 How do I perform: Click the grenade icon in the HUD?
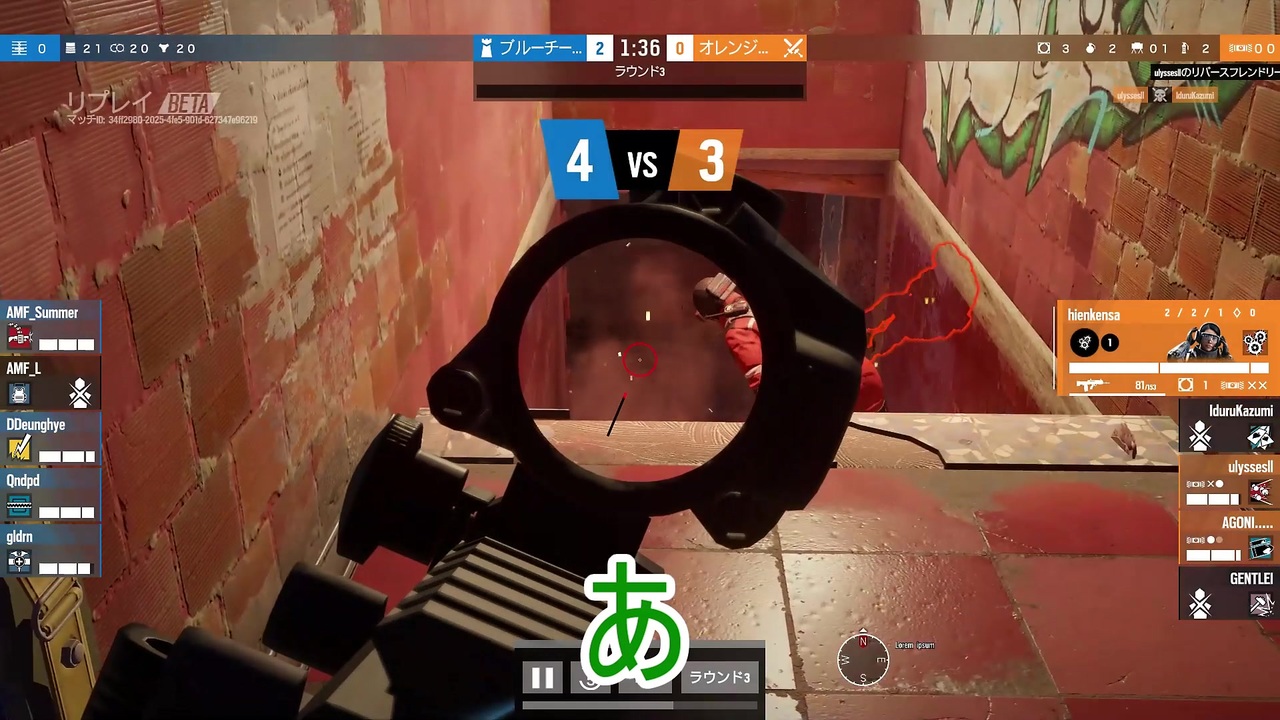(1089, 48)
